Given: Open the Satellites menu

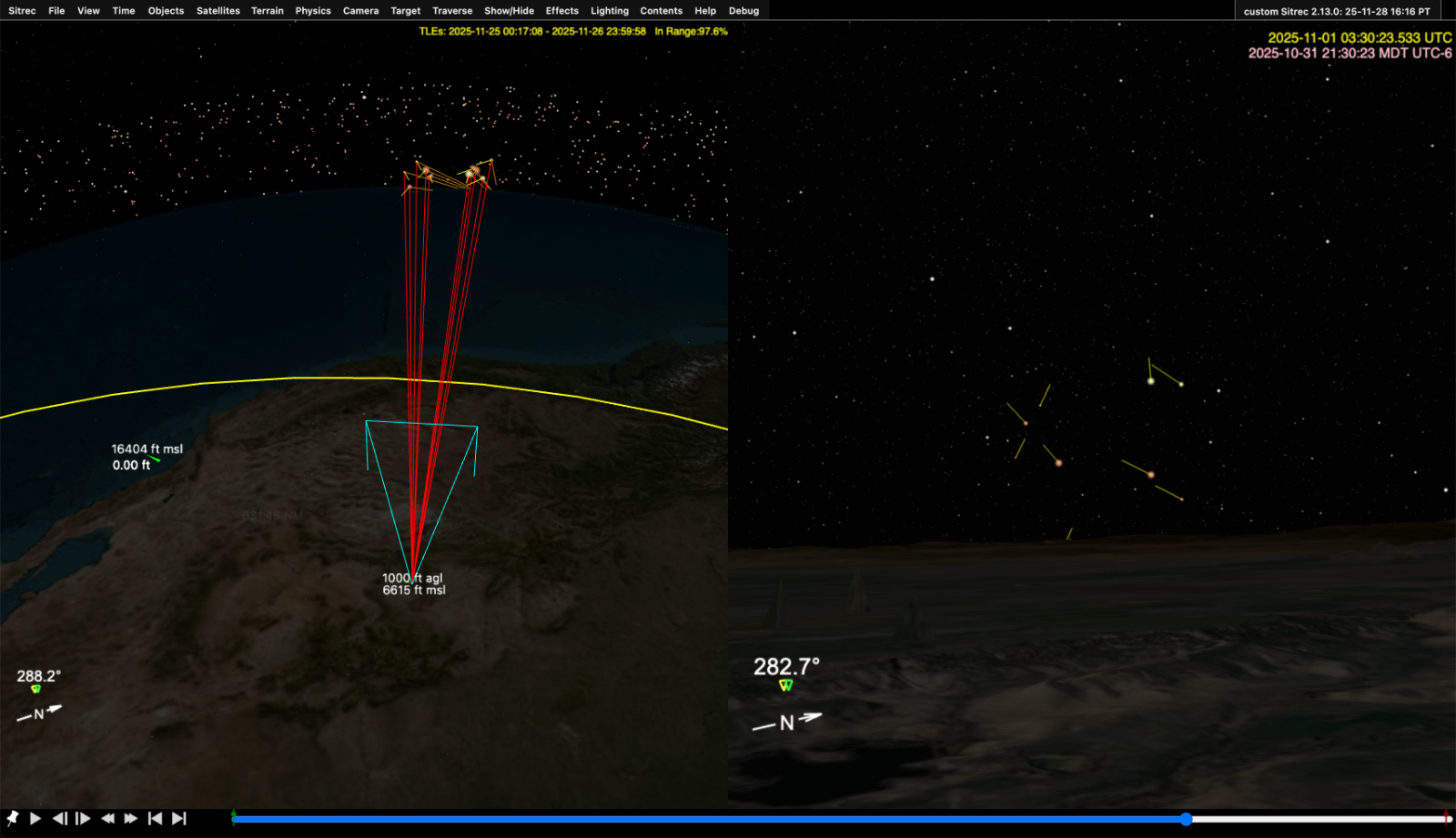Looking at the screenshot, I should (218, 11).
